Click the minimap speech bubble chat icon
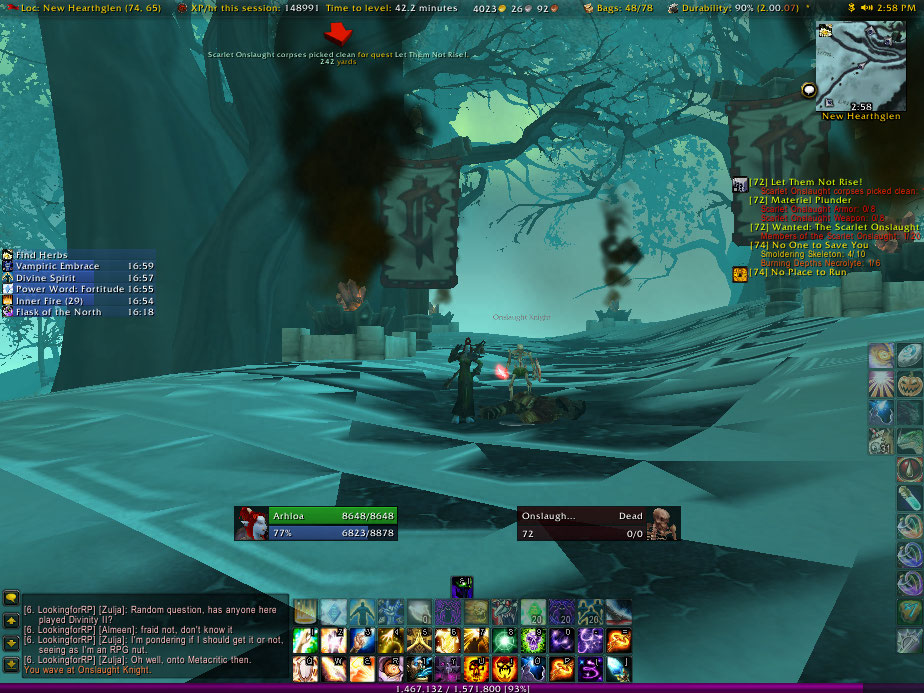Image resolution: width=924 pixels, height=693 pixels. (808, 90)
